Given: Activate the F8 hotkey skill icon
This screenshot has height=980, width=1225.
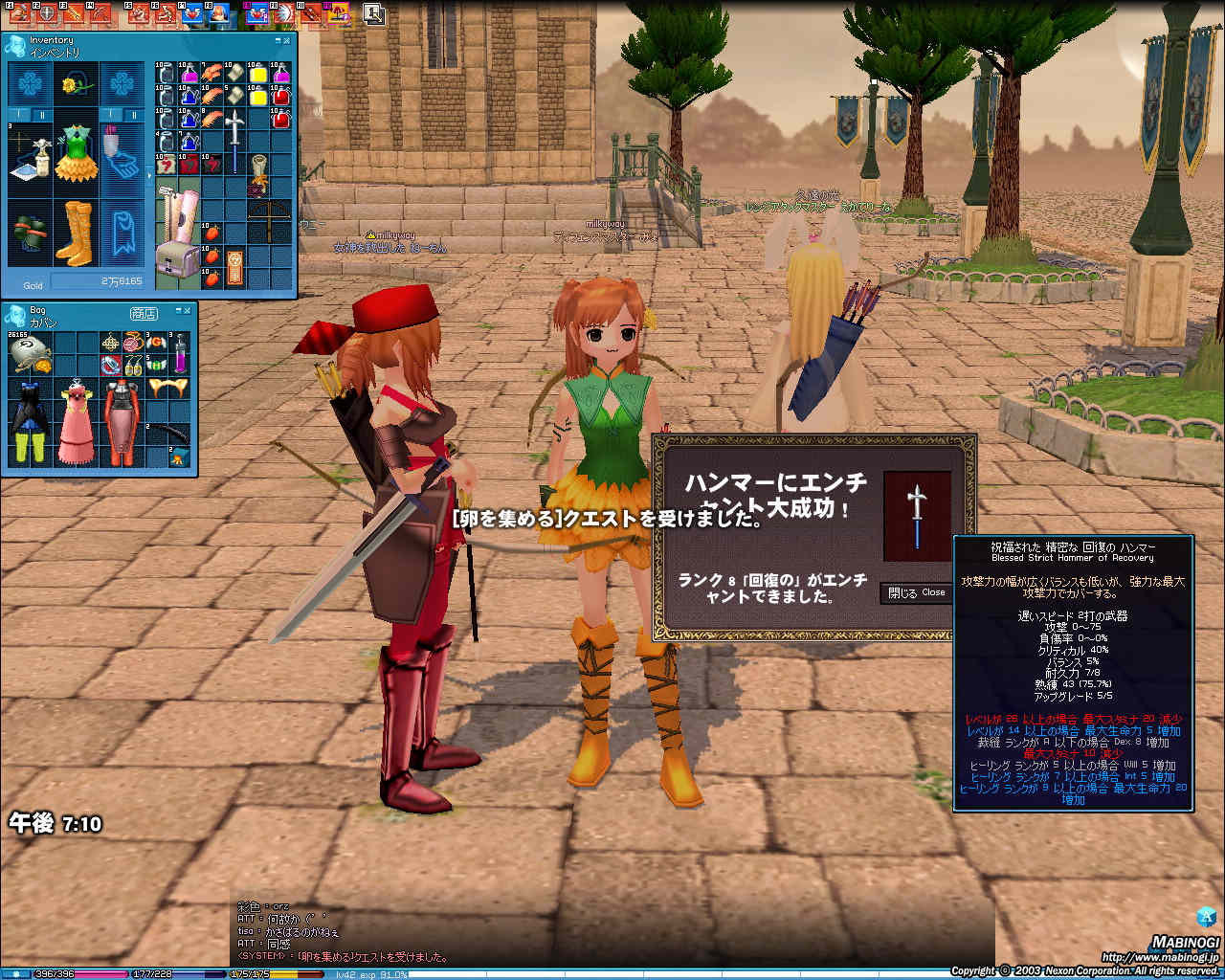Looking at the screenshot, I should click(x=219, y=13).
